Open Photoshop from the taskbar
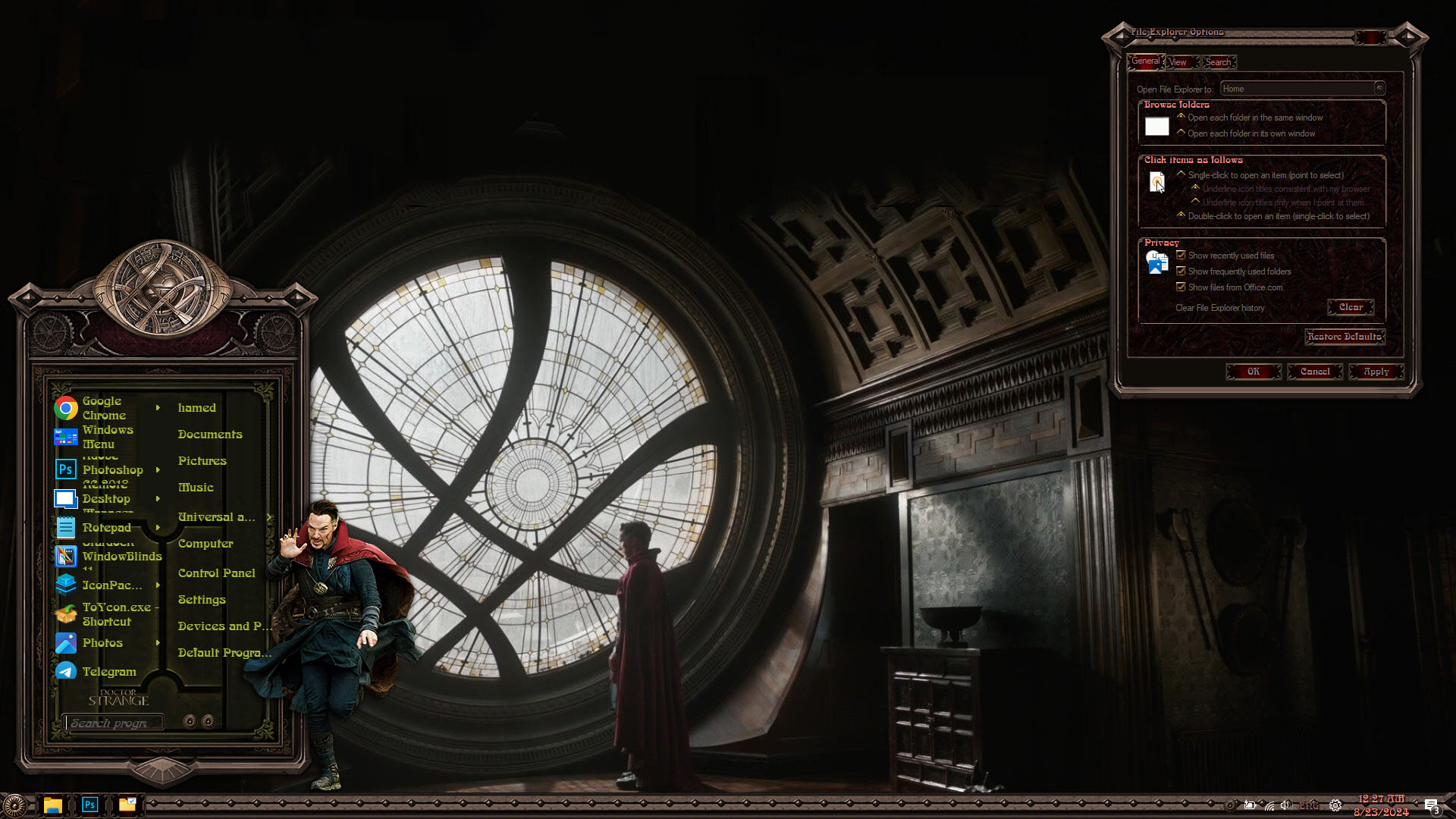Image resolution: width=1456 pixels, height=819 pixels. (89, 805)
